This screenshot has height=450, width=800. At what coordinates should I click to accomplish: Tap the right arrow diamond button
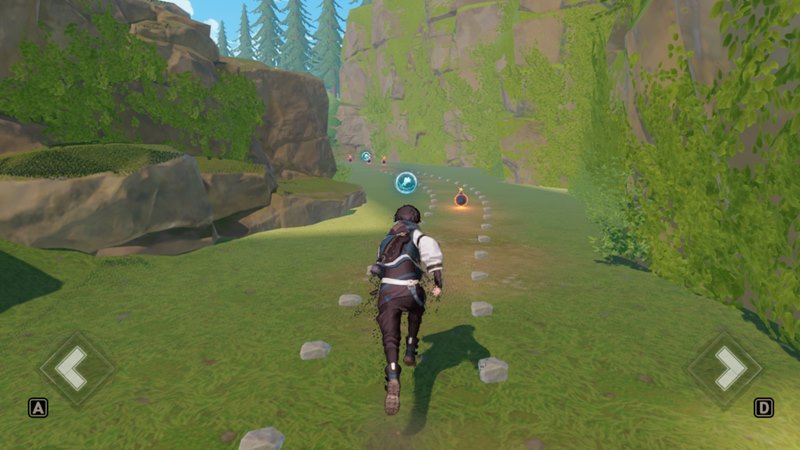point(727,368)
